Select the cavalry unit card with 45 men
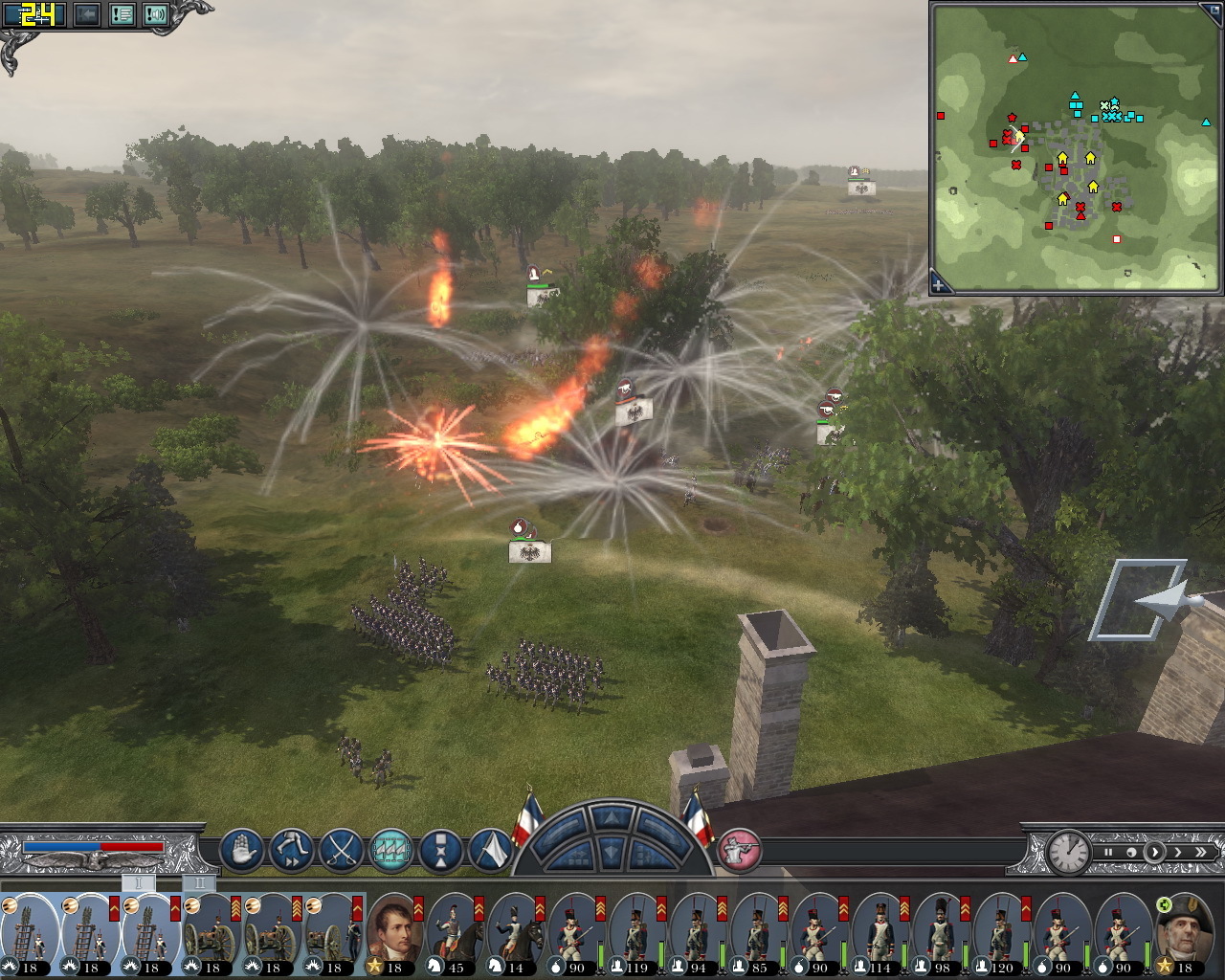Image resolution: width=1225 pixels, height=980 pixels. [456, 931]
